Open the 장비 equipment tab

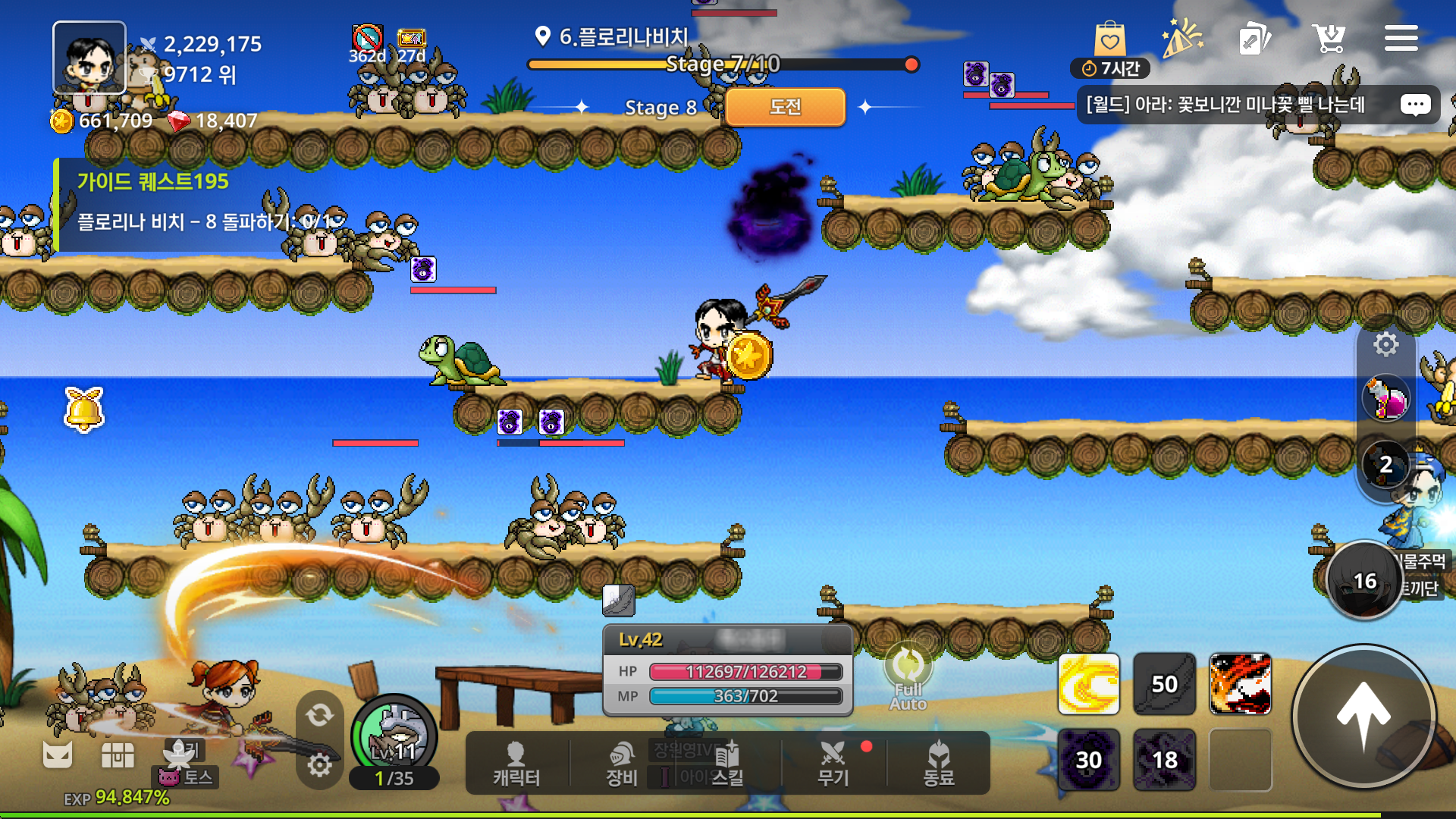(x=622, y=764)
